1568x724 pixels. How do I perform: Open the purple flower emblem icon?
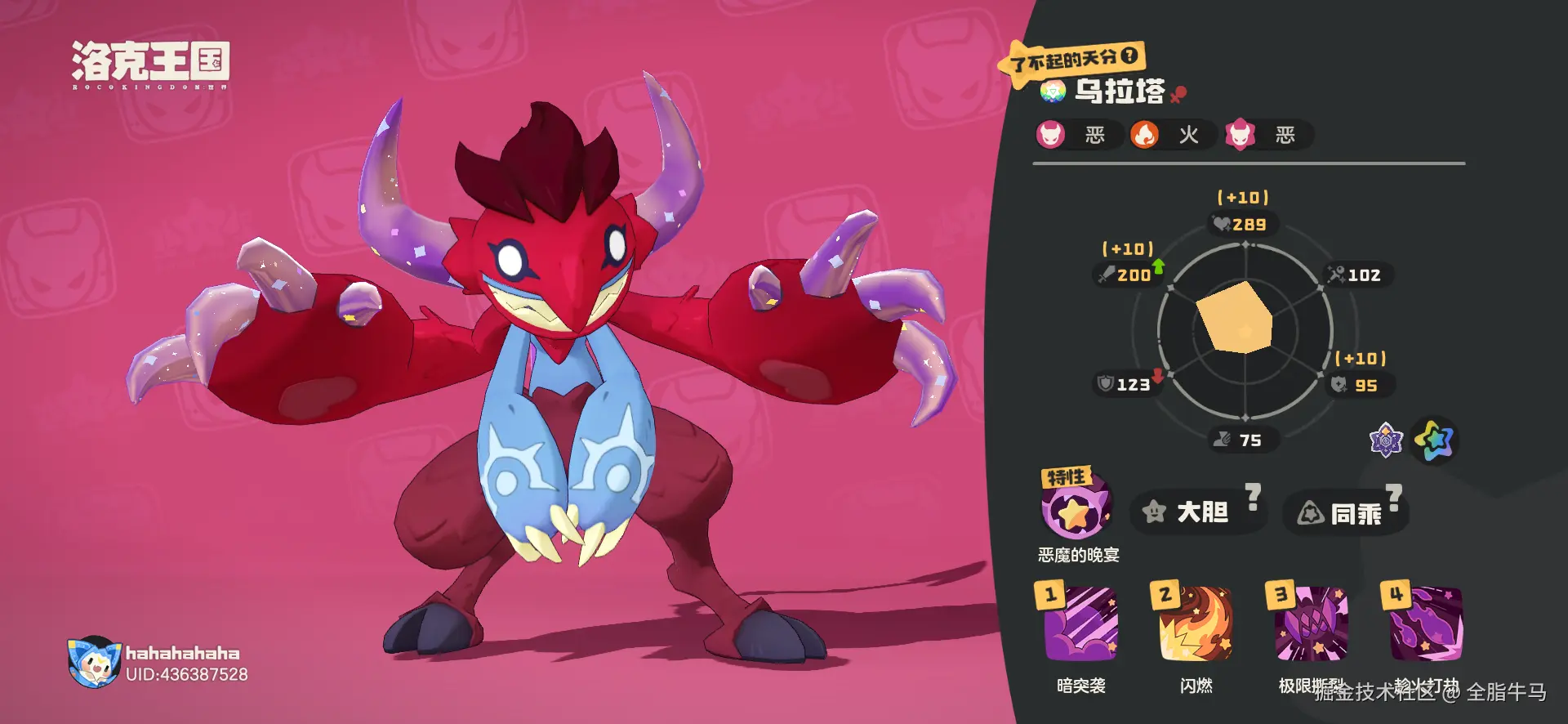point(1385,441)
